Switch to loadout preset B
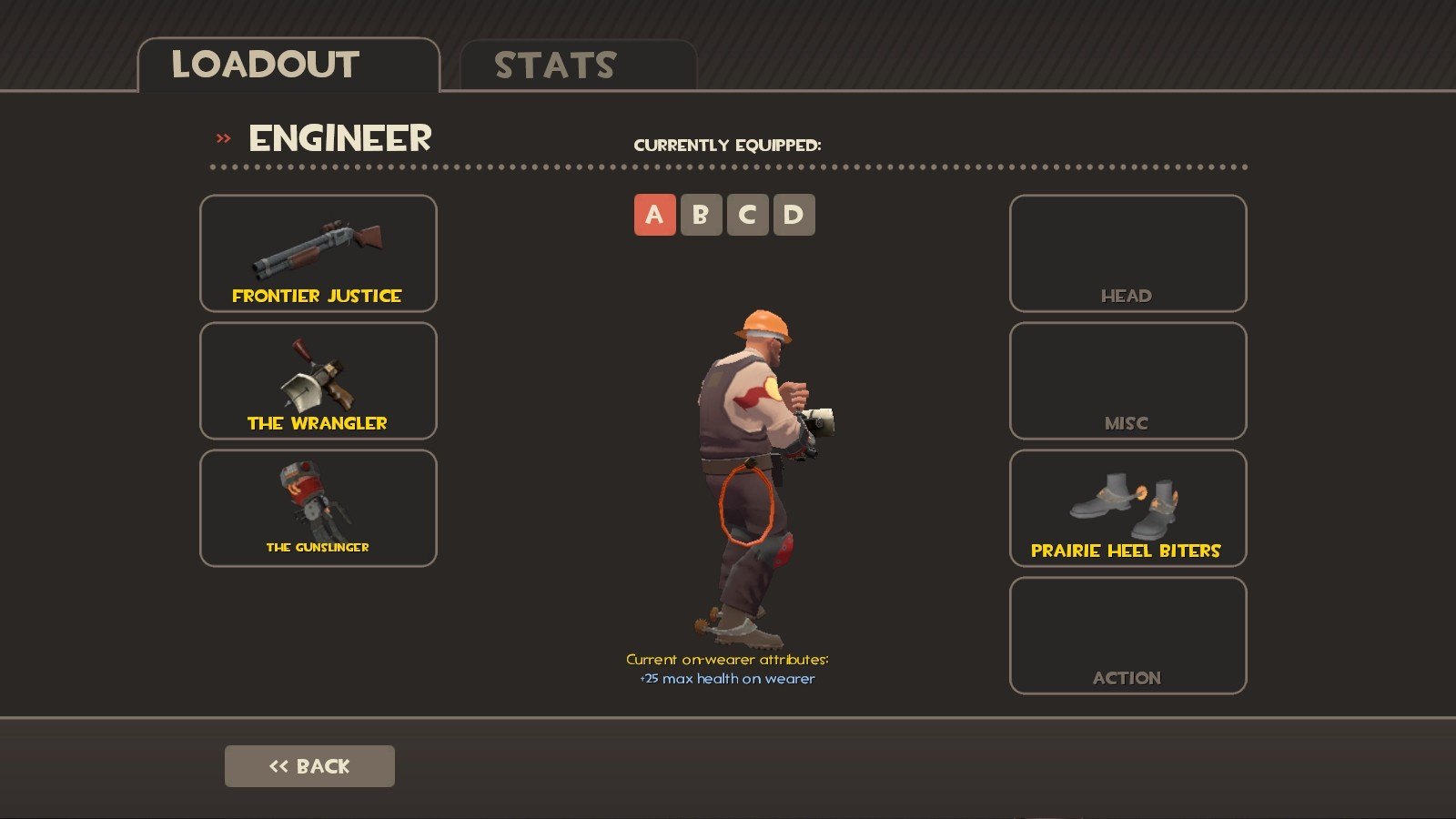The image size is (1456, 819). pos(701,215)
